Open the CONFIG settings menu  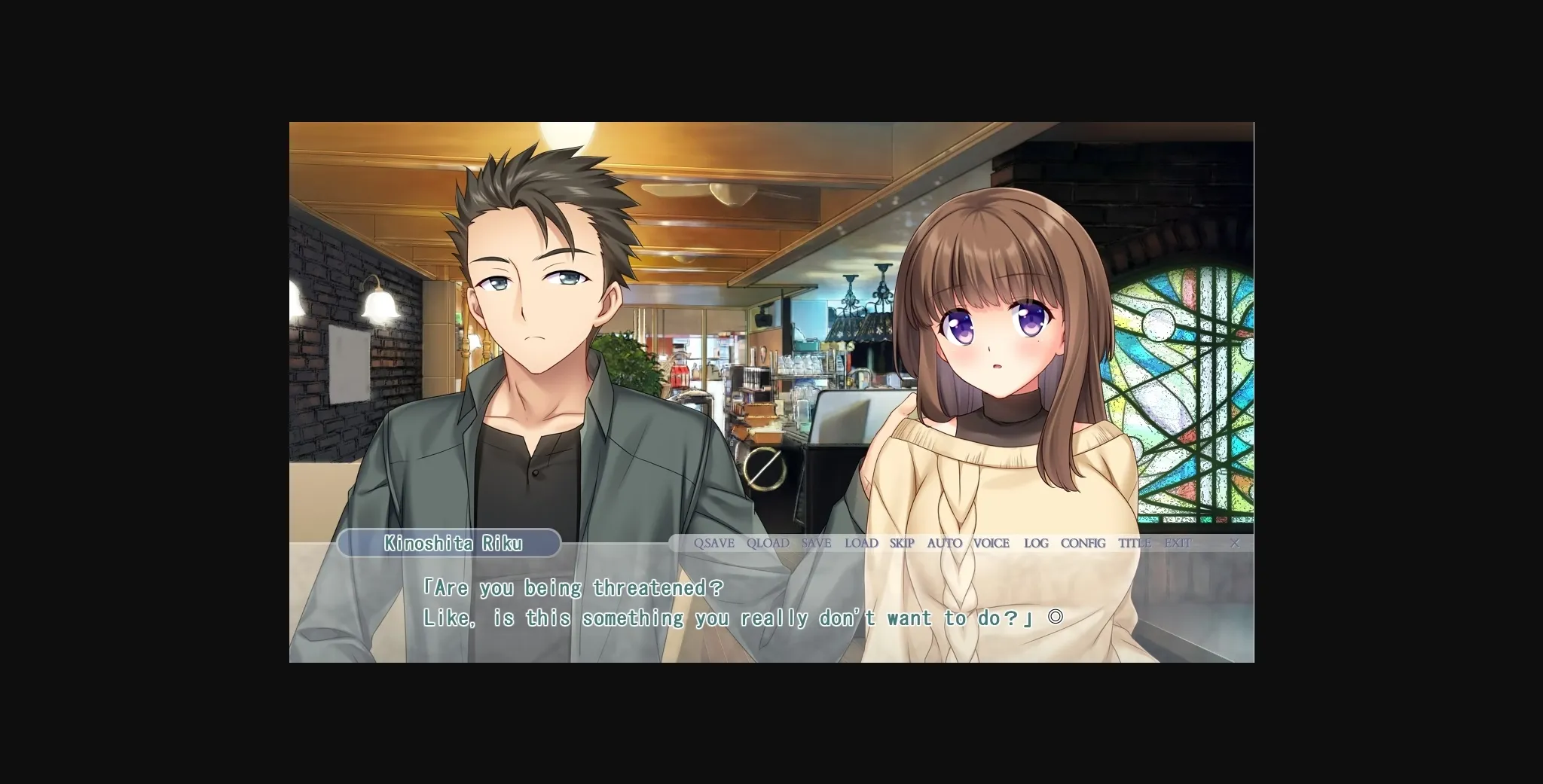coord(1082,543)
